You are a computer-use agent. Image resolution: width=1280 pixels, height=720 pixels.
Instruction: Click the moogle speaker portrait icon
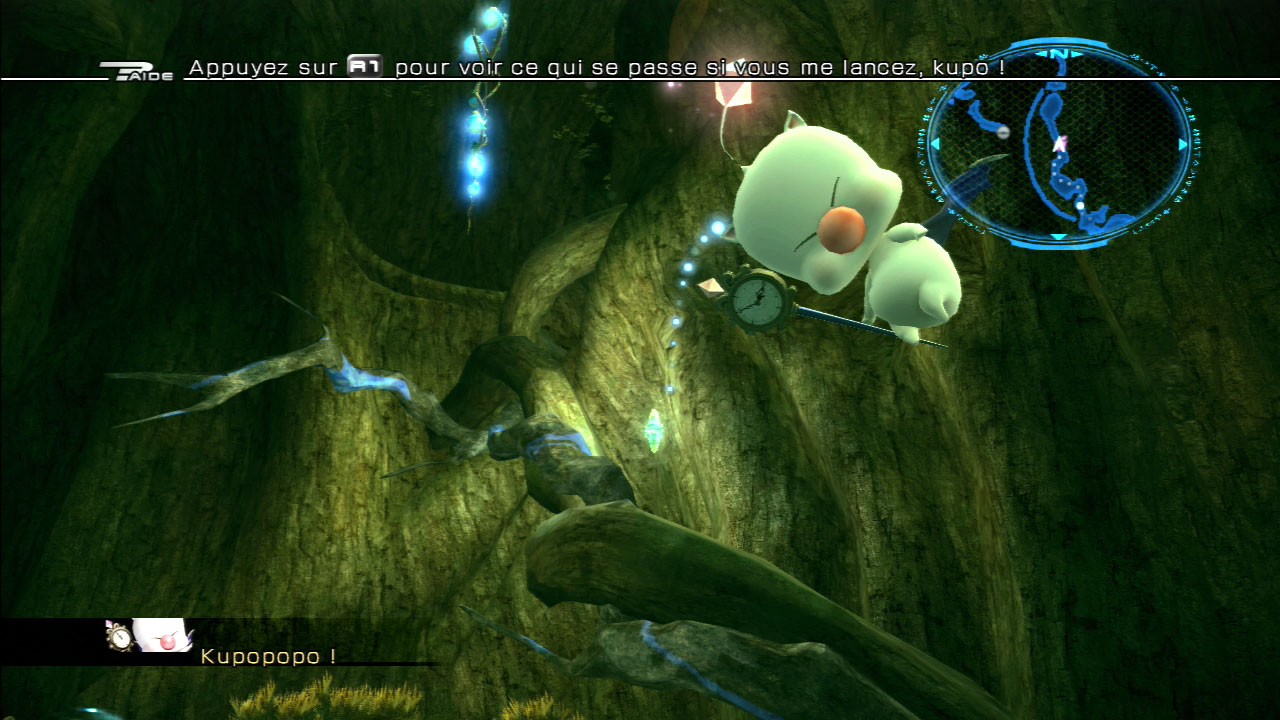(x=150, y=636)
